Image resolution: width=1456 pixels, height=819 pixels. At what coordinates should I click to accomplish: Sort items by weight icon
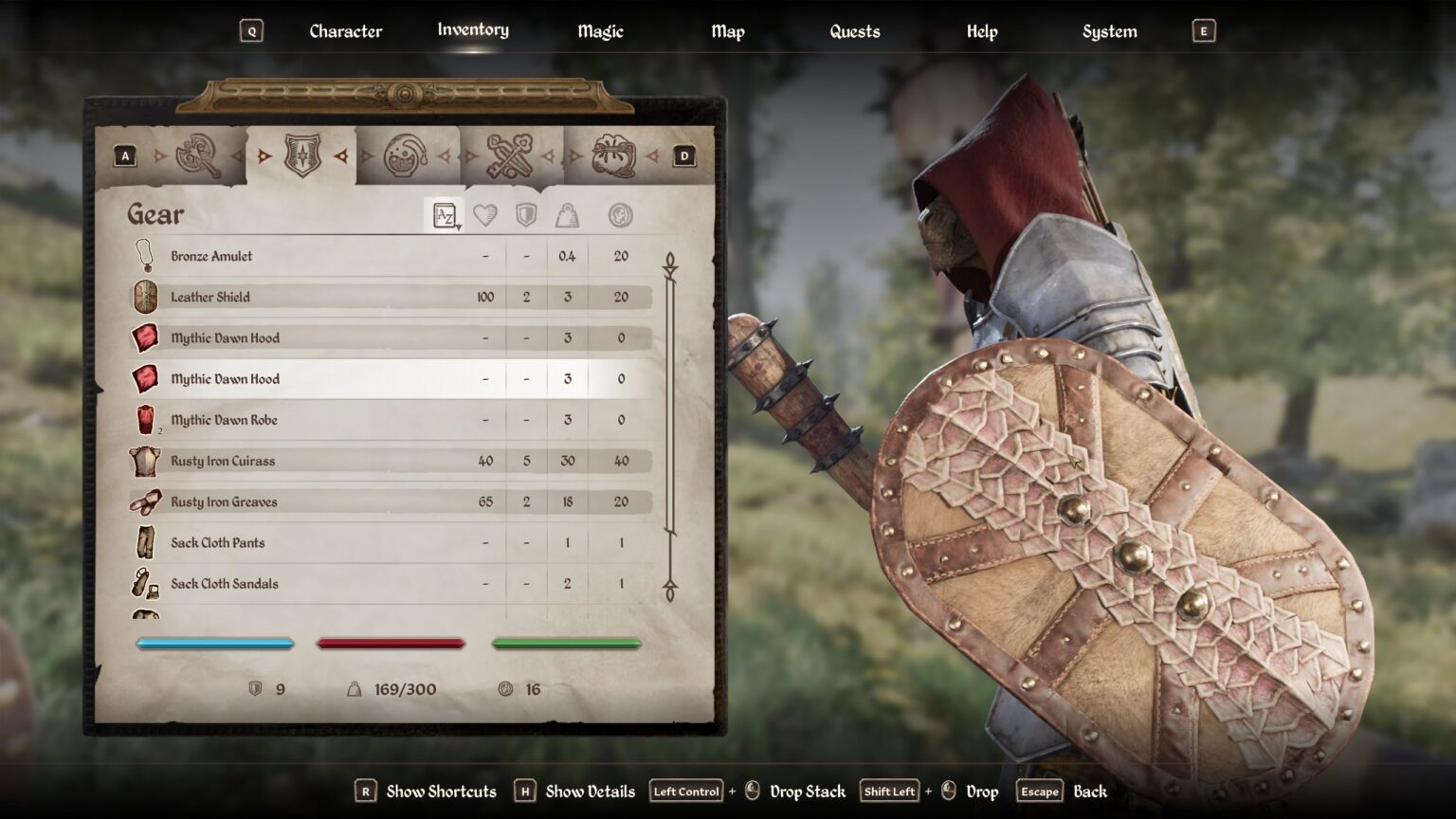point(567,214)
